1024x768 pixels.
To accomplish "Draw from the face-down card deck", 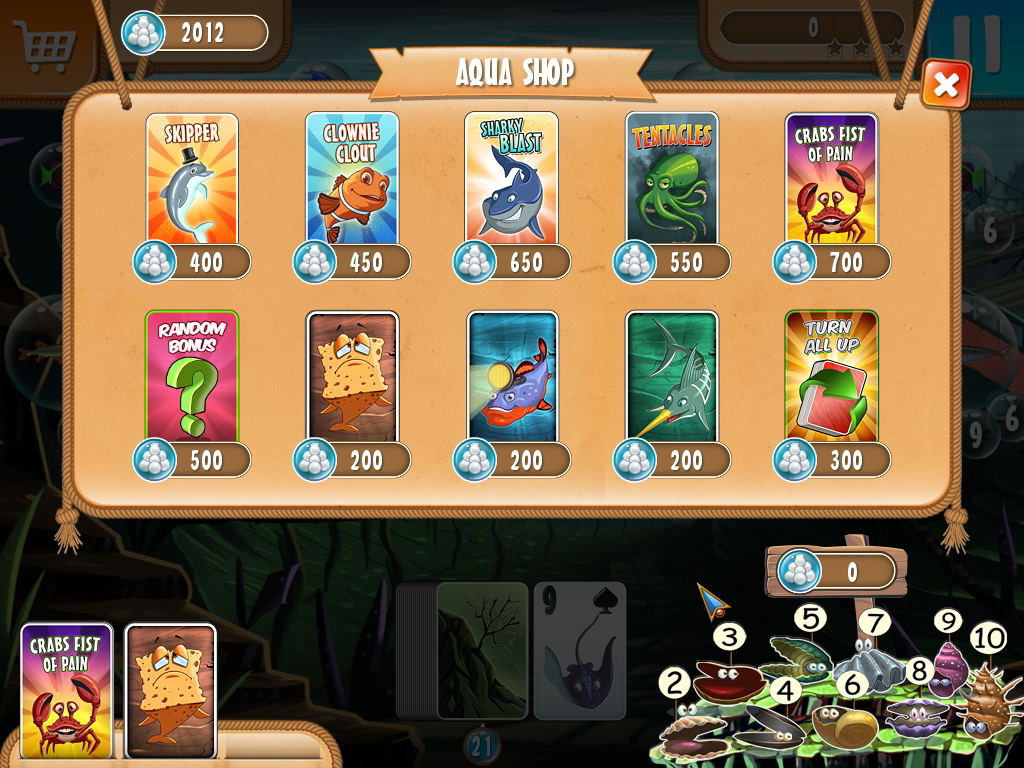I will click(480, 650).
